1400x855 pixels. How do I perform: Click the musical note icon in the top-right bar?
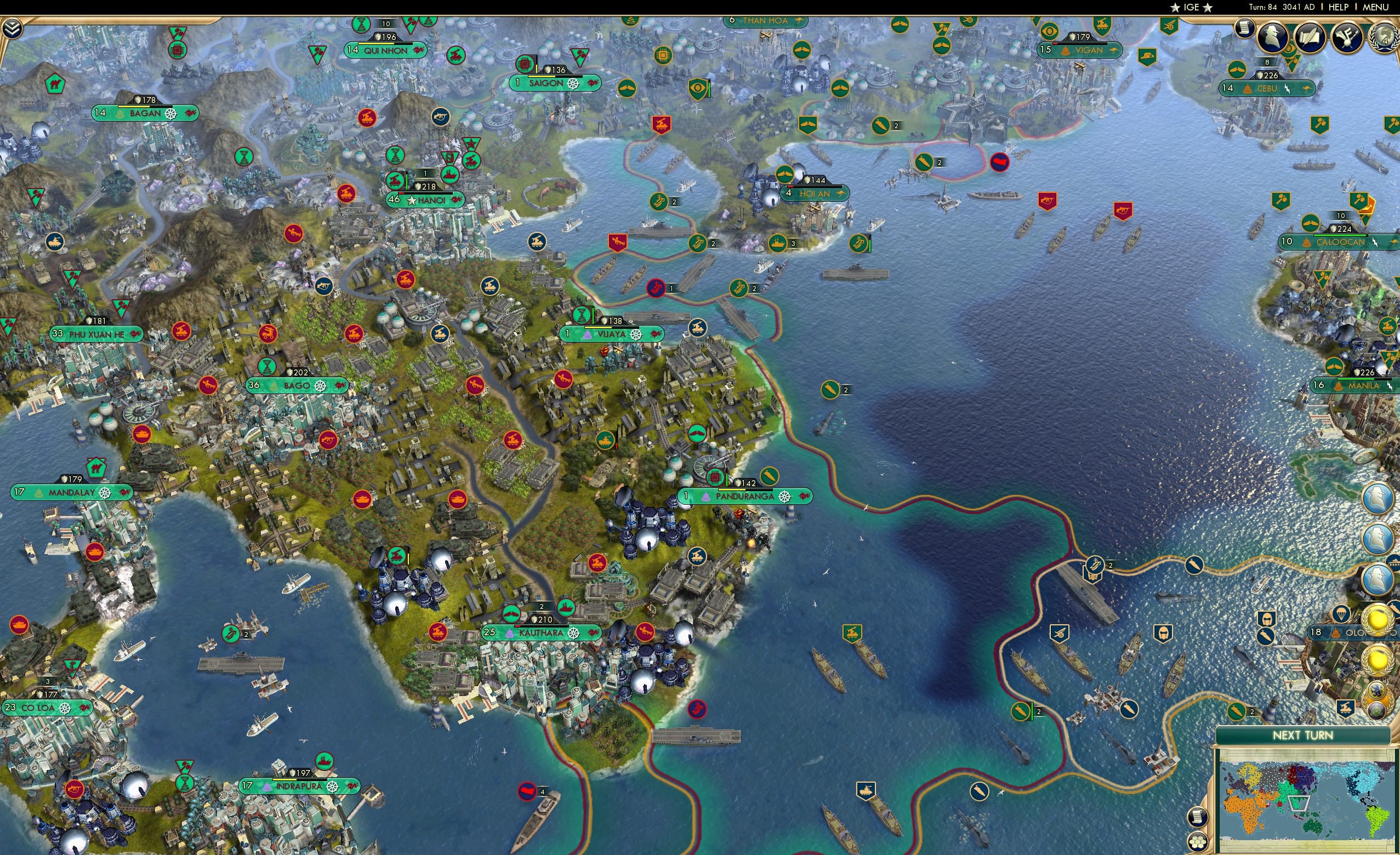click(1347, 36)
